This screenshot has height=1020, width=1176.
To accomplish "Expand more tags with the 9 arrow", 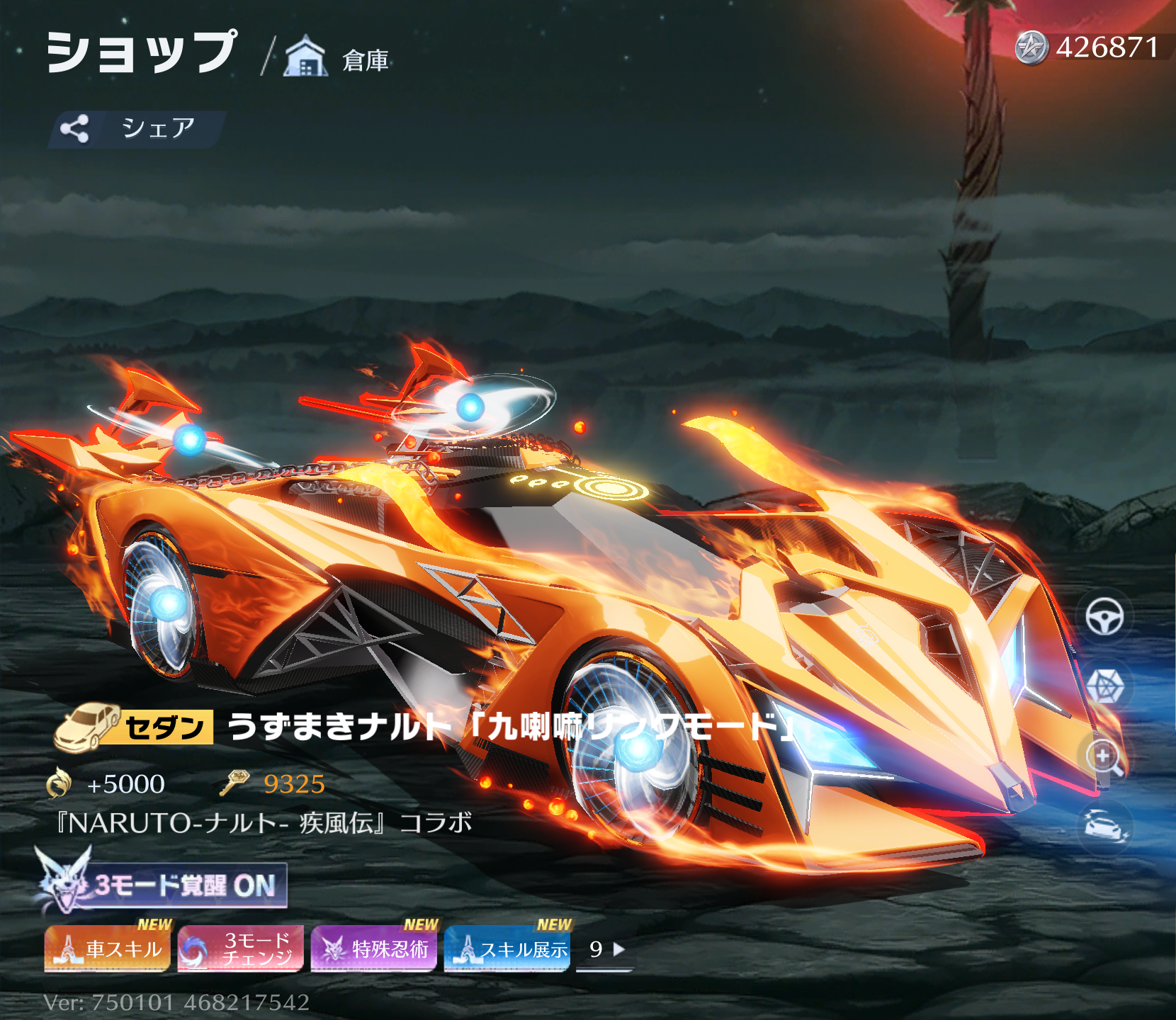I will [606, 949].
